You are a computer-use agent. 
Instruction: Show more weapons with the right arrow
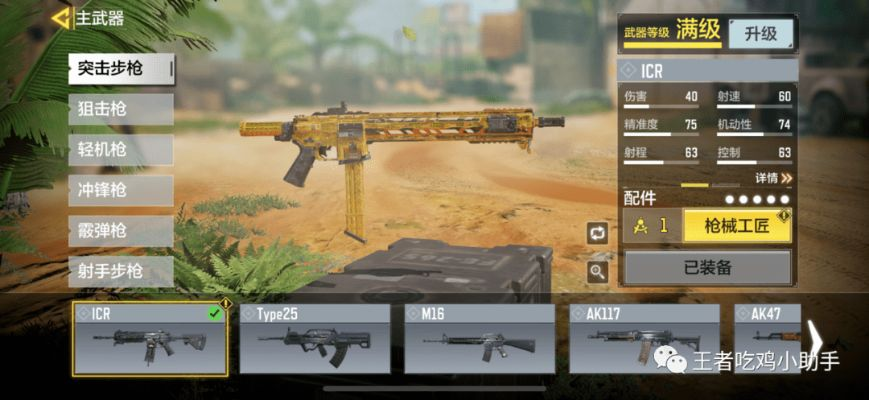816,340
